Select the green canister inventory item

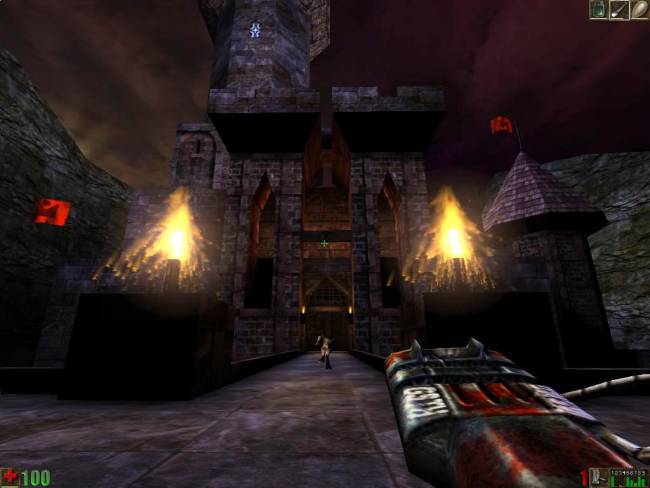[599, 10]
